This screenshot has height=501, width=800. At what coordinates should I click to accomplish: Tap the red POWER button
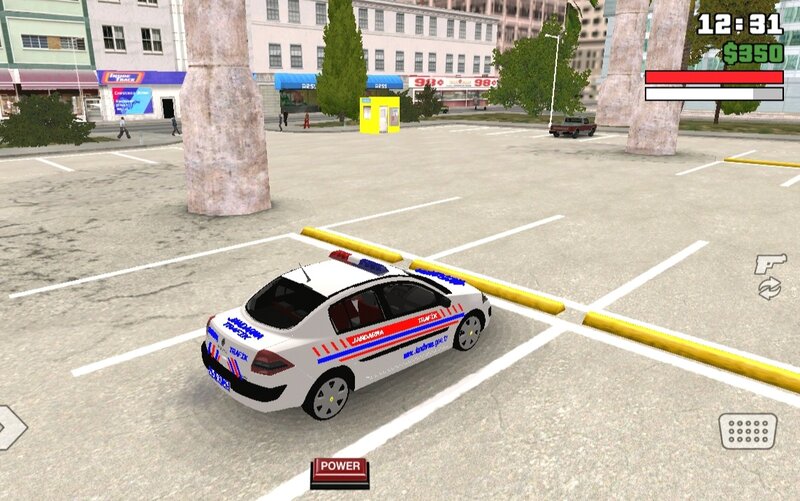(x=340, y=467)
